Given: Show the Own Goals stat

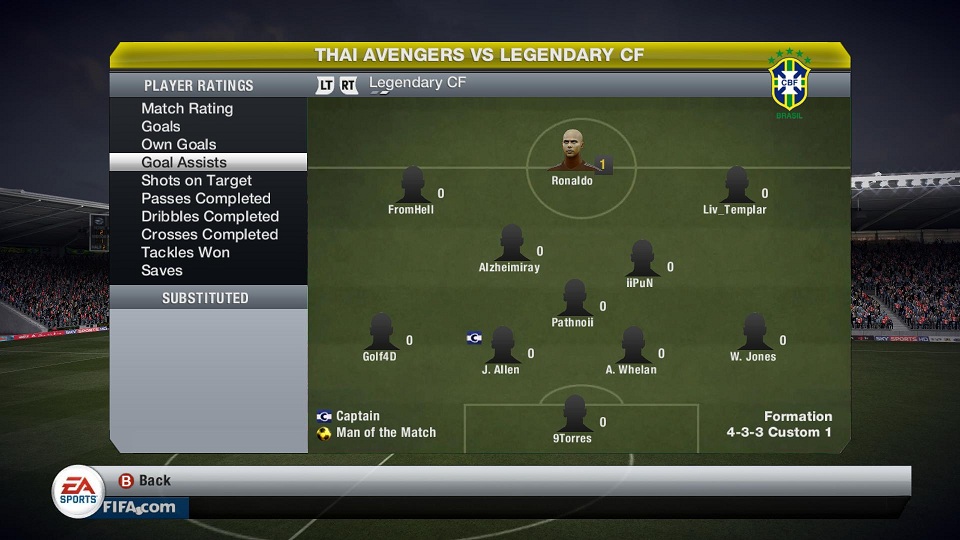Looking at the screenshot, I should pyautogui.click(x=179, y=144).
